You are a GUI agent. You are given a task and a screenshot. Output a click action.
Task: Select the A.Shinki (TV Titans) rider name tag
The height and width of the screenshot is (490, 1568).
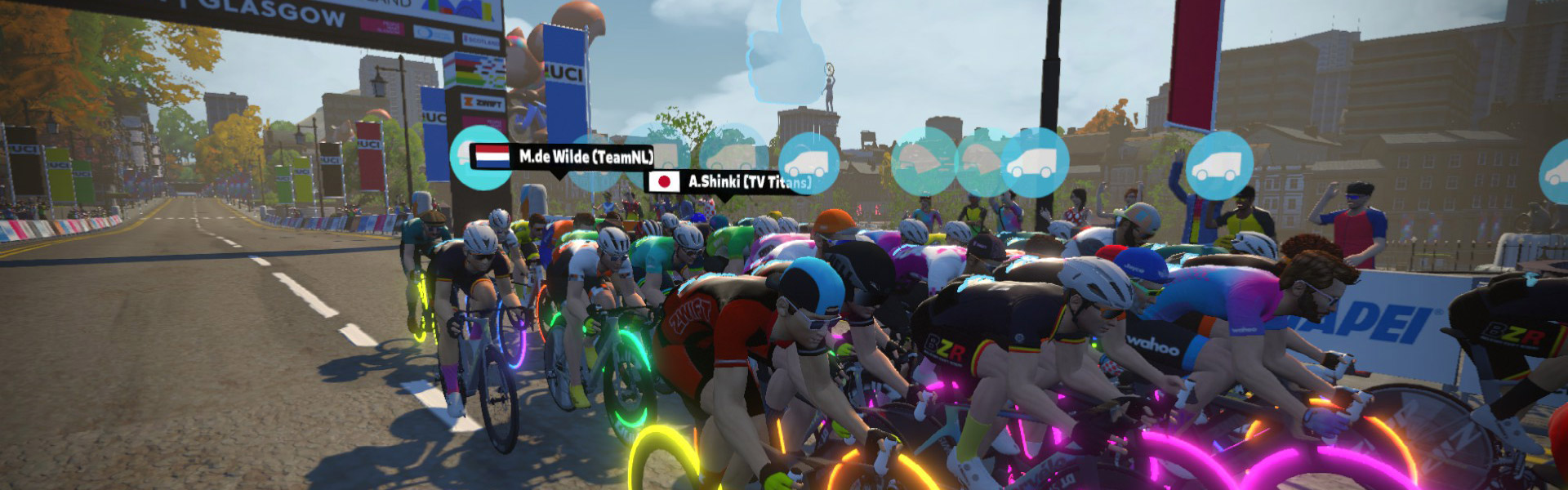click(x=729, y=181)
